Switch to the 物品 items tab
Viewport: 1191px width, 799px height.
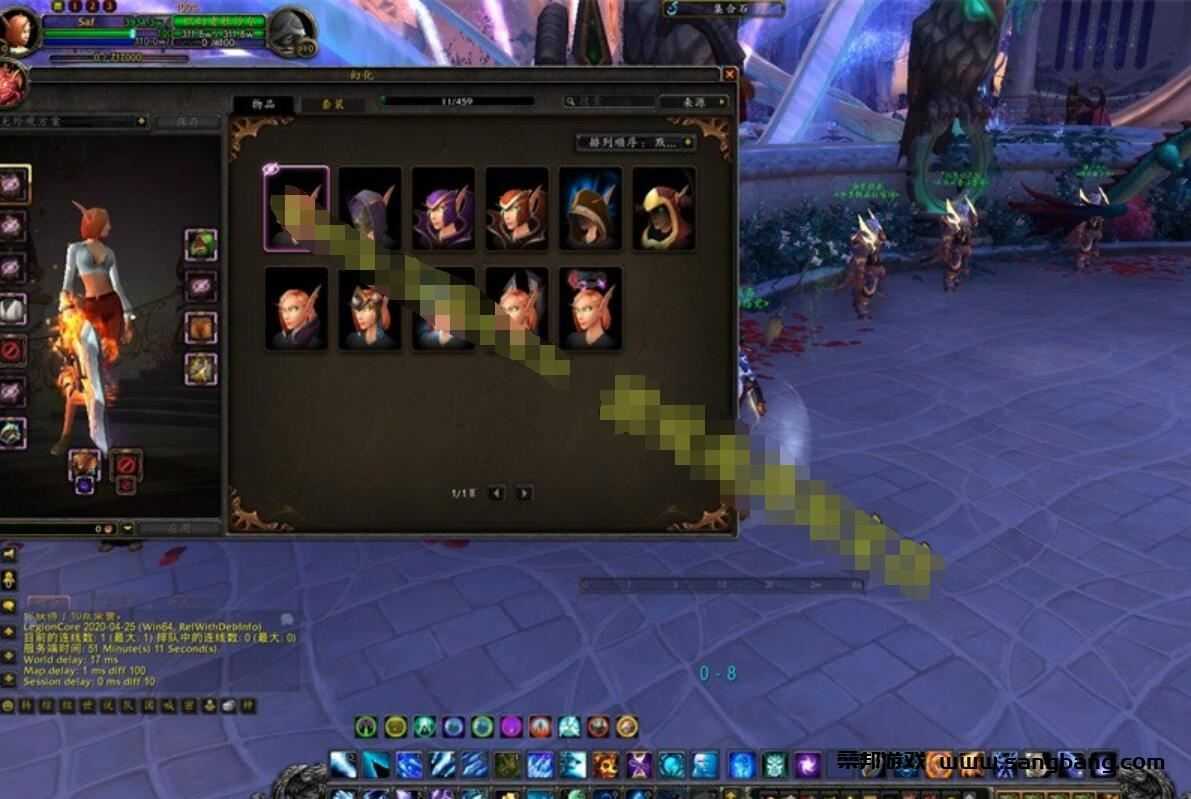point(264,104)
